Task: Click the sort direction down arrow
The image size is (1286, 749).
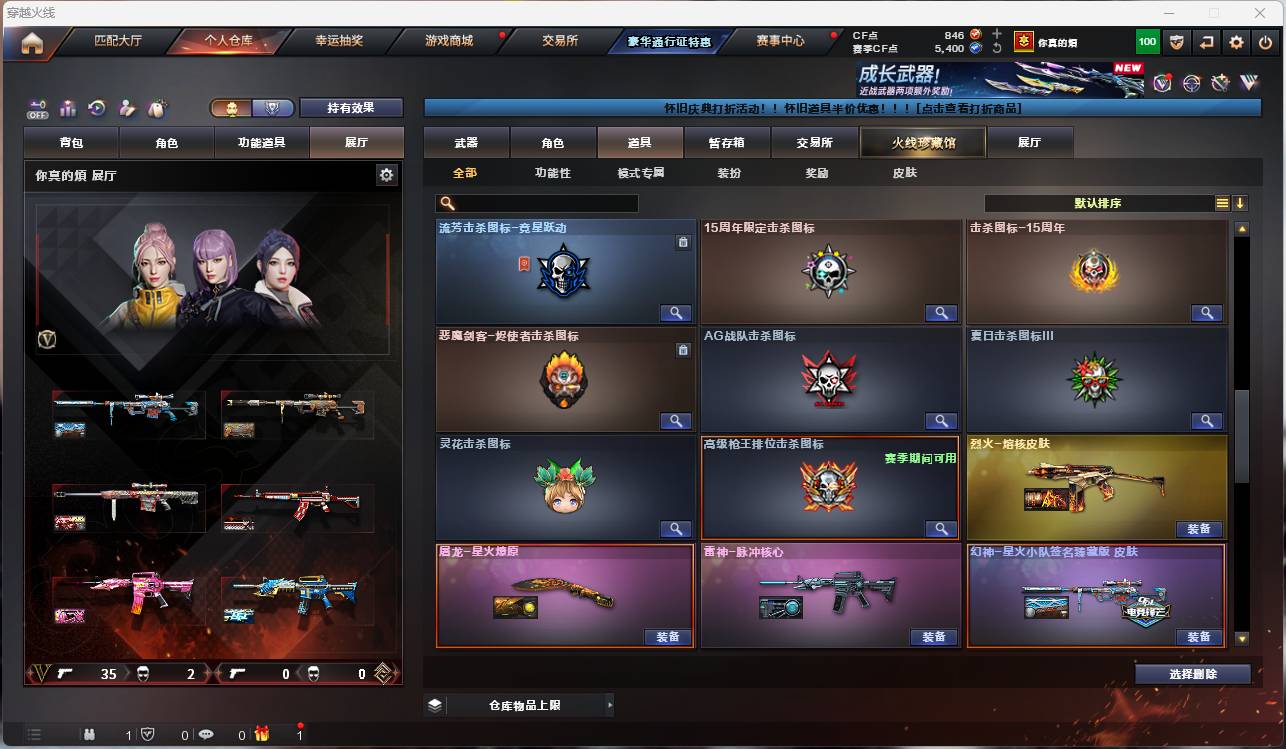Action: (1240, 202)
